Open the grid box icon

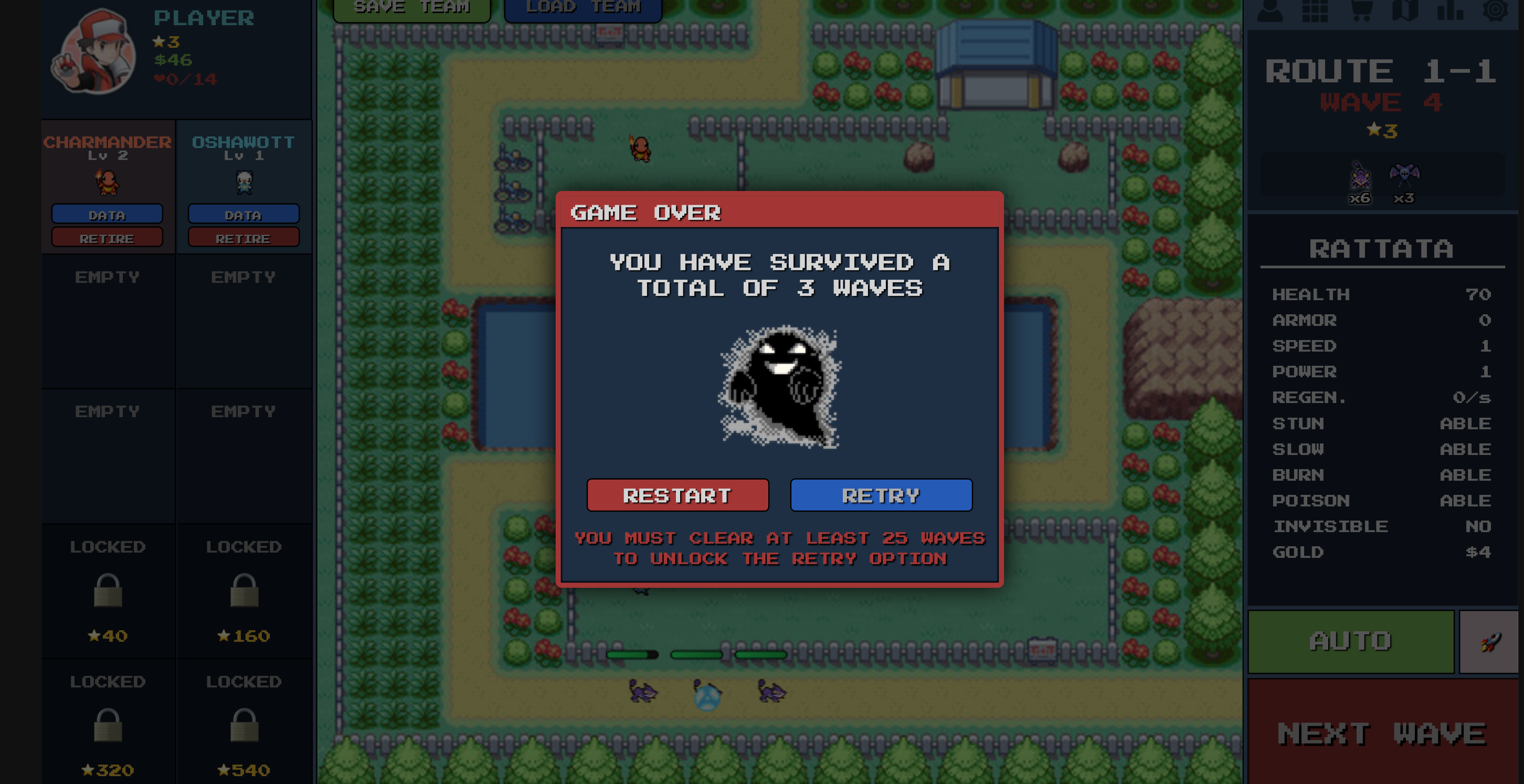coord(1315,10)
